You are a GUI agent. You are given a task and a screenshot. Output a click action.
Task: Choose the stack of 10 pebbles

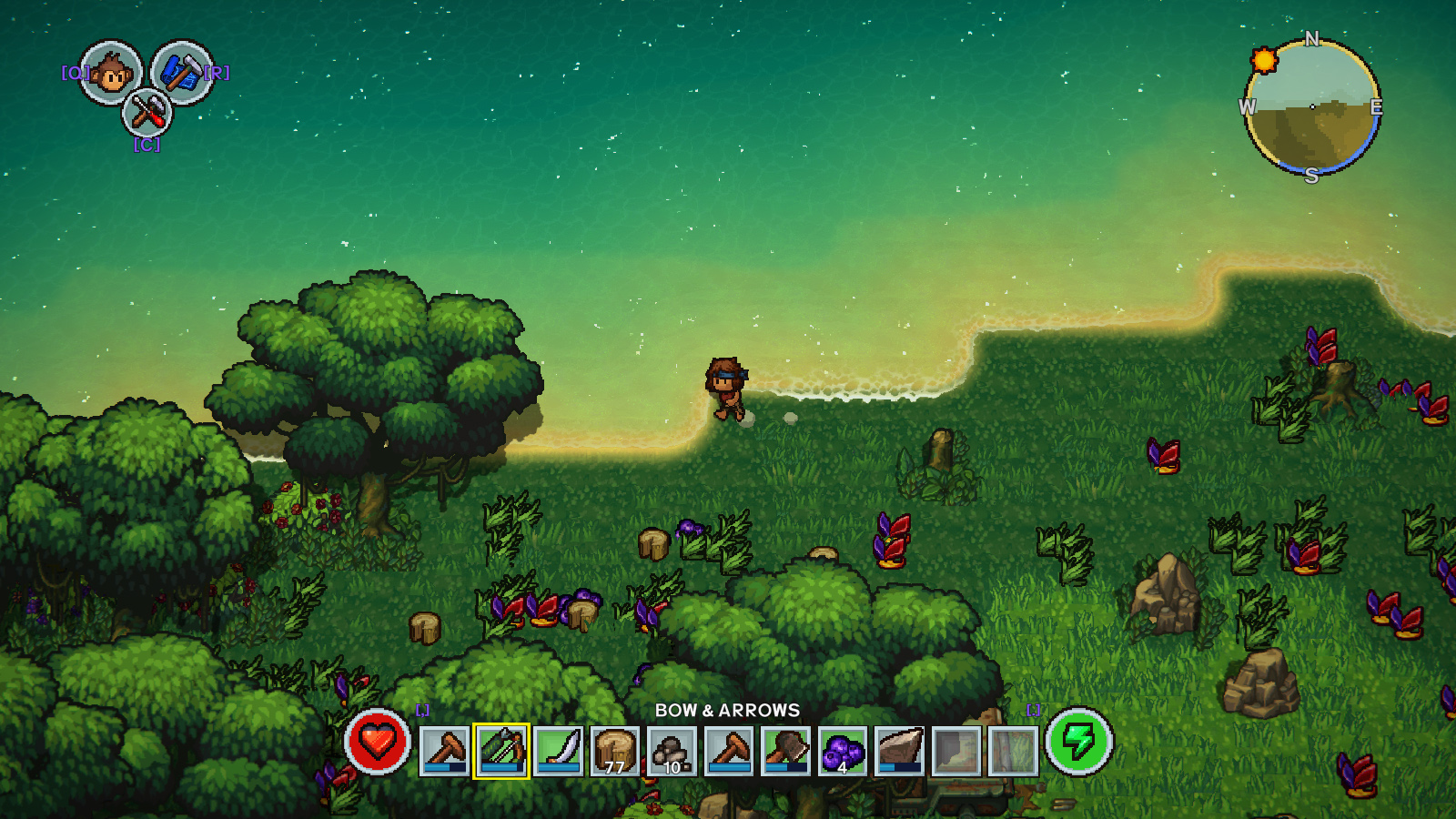672,751
